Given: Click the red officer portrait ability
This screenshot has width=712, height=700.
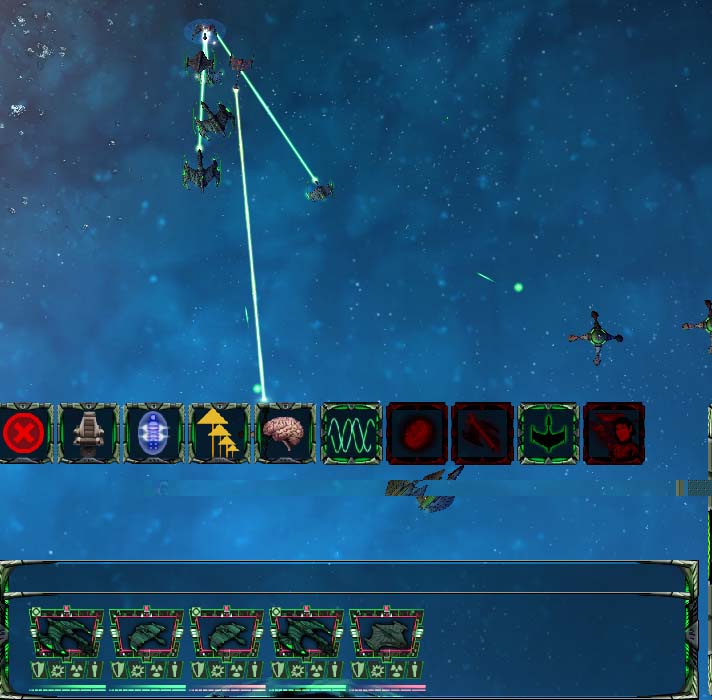Looking at the screenshot, I should click(614, 434).
